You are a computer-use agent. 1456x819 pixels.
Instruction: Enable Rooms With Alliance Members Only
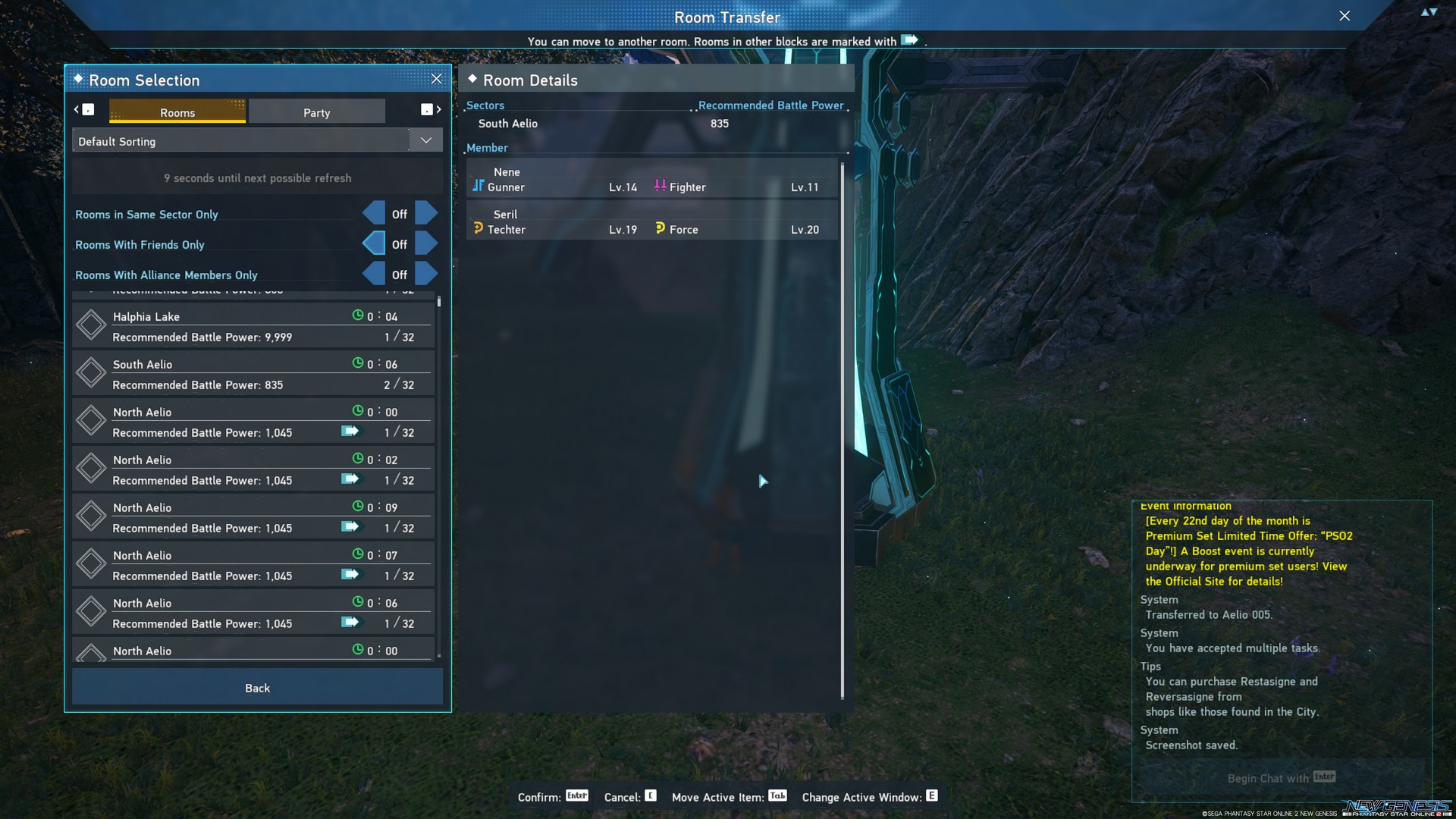[426, 273]
